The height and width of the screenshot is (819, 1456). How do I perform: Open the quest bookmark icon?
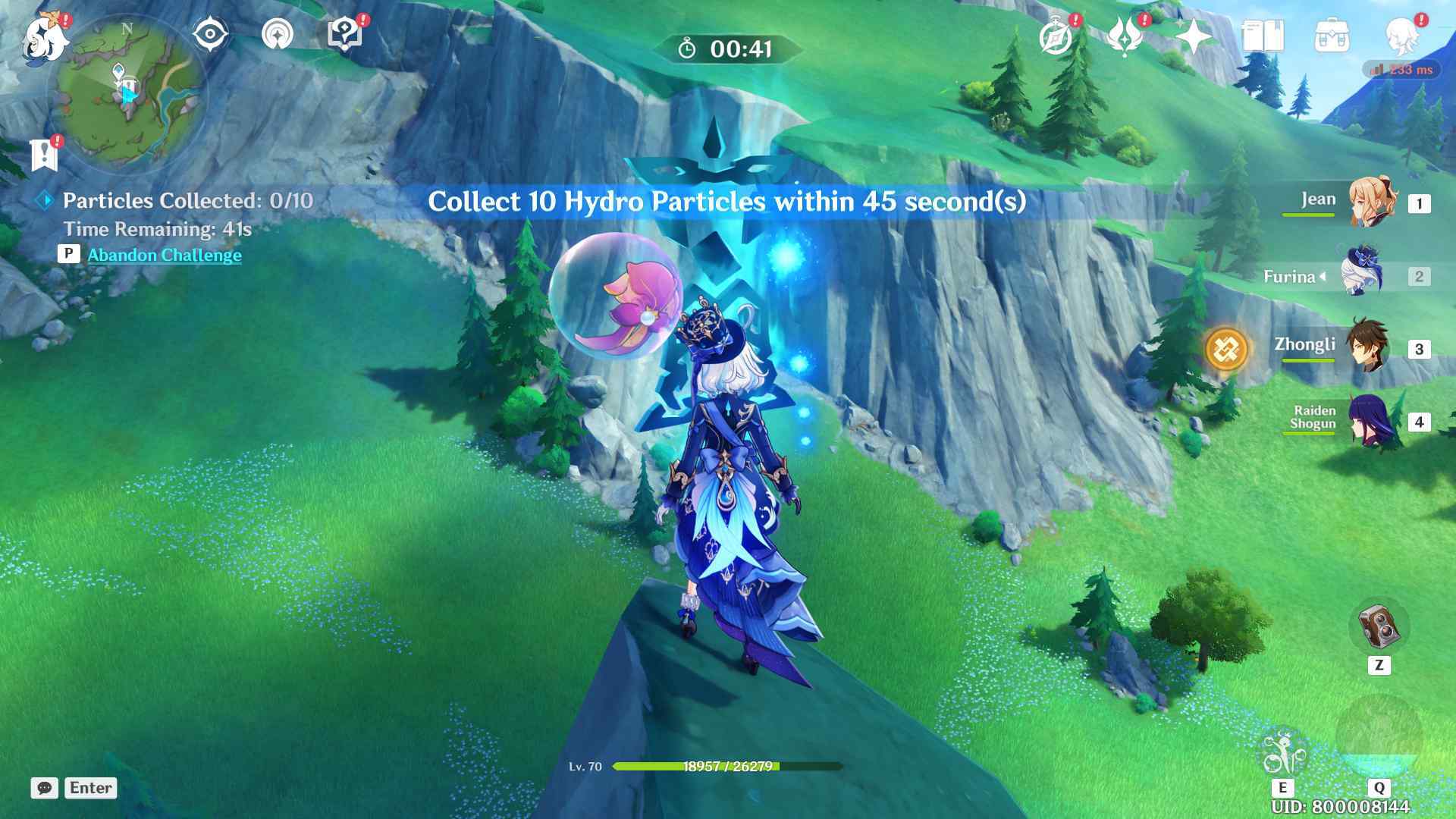[x=44, y=155]
